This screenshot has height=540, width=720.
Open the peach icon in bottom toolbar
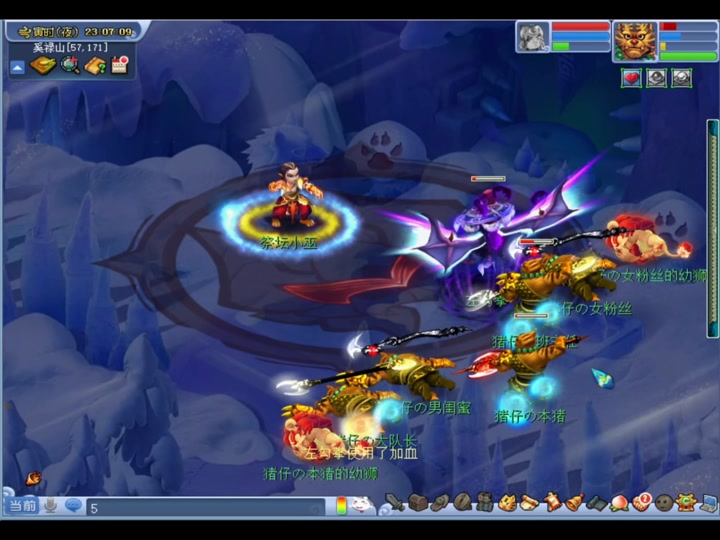point(619,502)
